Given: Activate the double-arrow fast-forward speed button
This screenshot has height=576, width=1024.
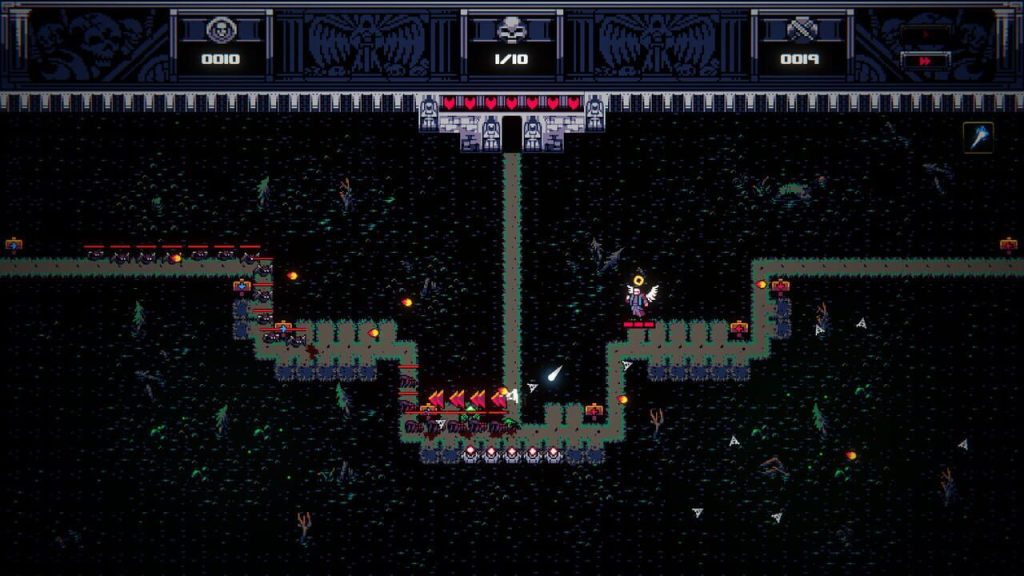Looking at the screenshot, I should [925, 60].
